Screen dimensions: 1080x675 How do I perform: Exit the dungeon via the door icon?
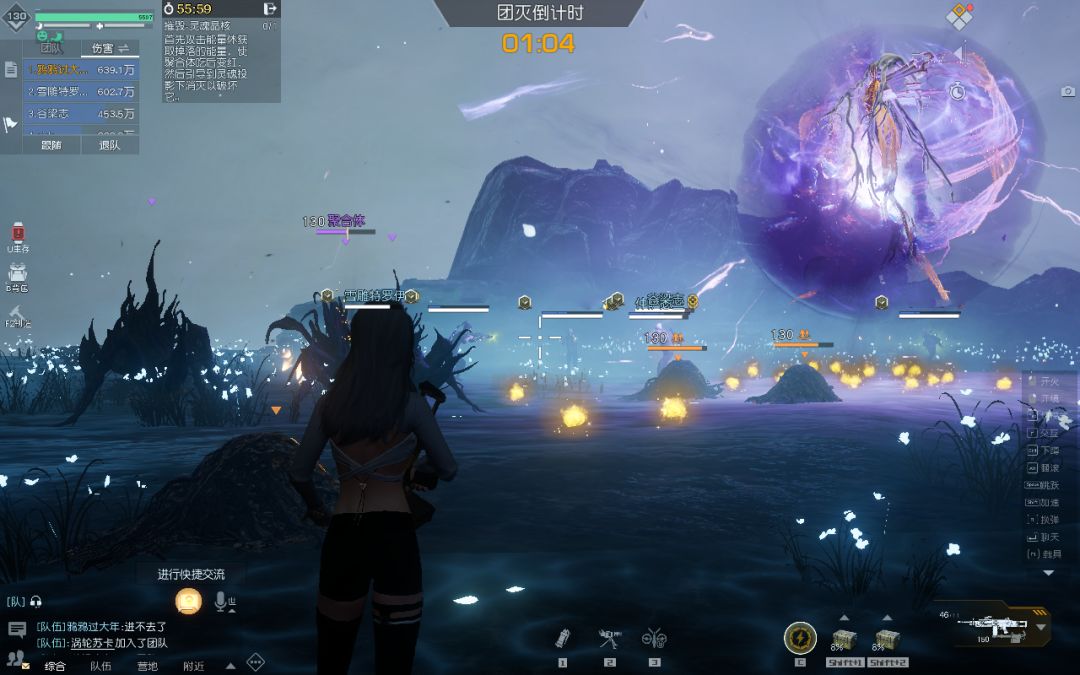pos(269,9)
